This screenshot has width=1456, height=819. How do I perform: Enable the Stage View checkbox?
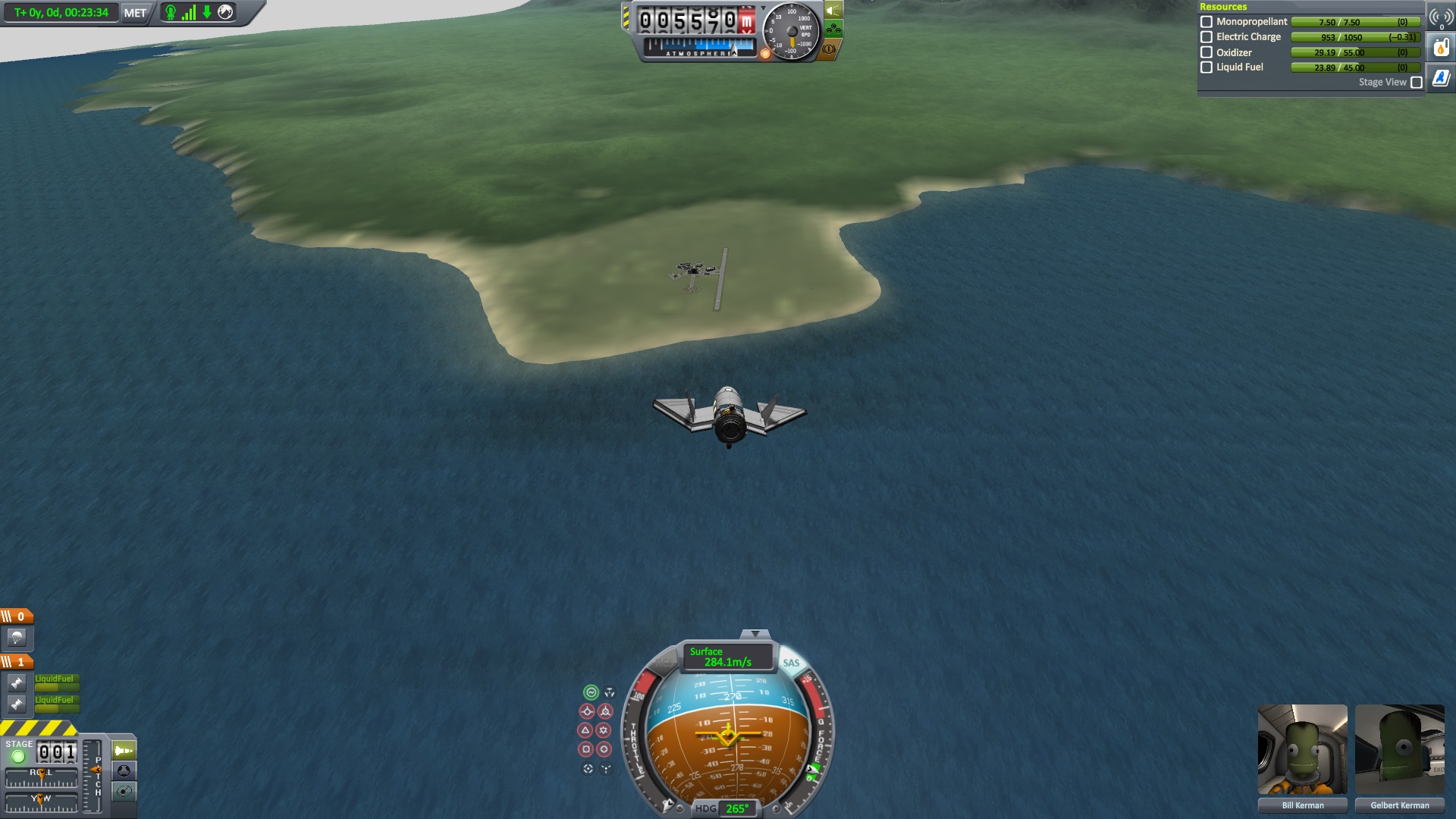1416,83
